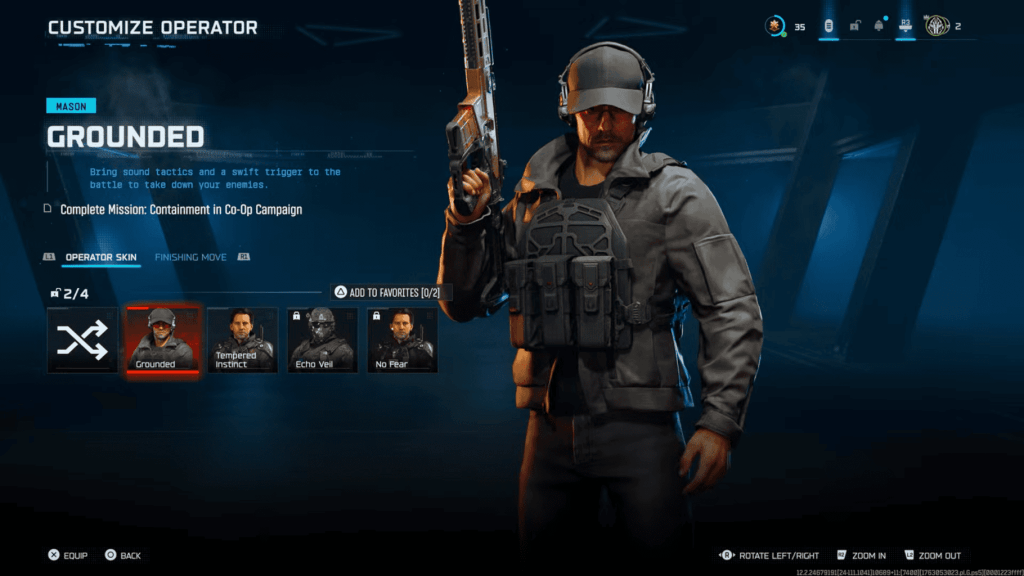
Task: Go back from Customize Operator
Action: (122, 555)
